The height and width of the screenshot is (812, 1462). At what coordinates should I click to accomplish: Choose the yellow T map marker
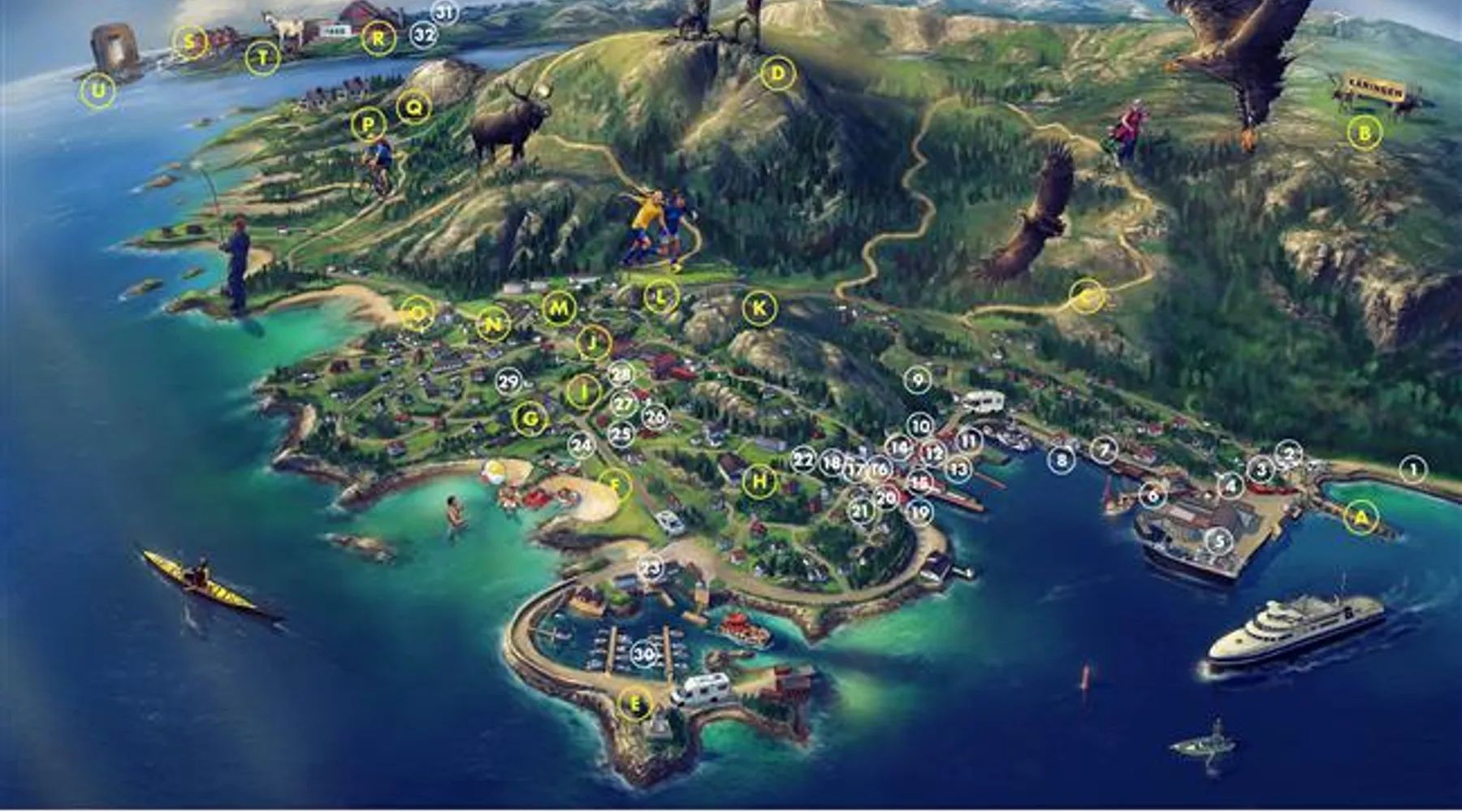click(262, 58)
